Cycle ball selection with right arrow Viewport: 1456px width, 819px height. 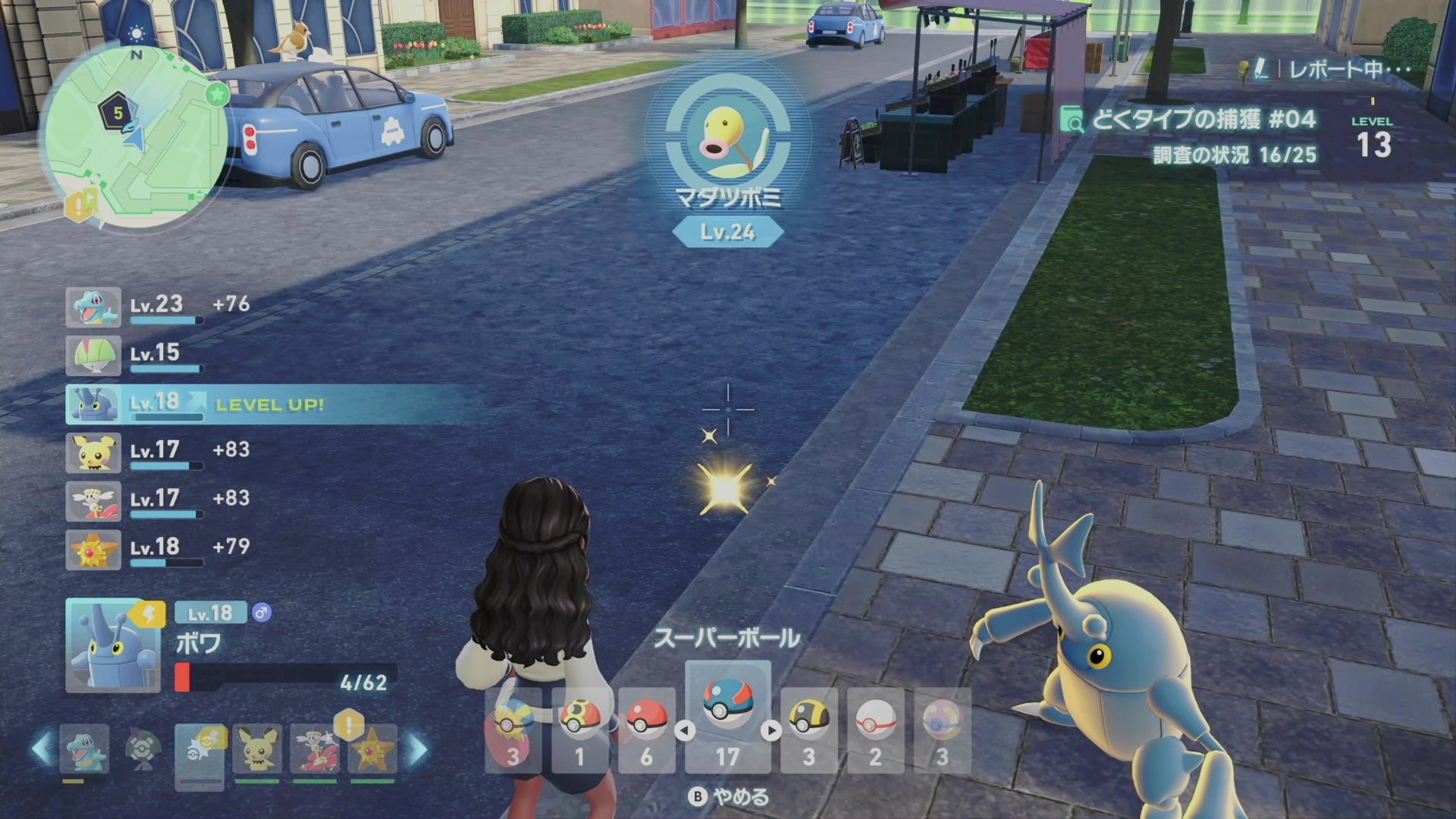pyautogui.click(x=771, y=730)
